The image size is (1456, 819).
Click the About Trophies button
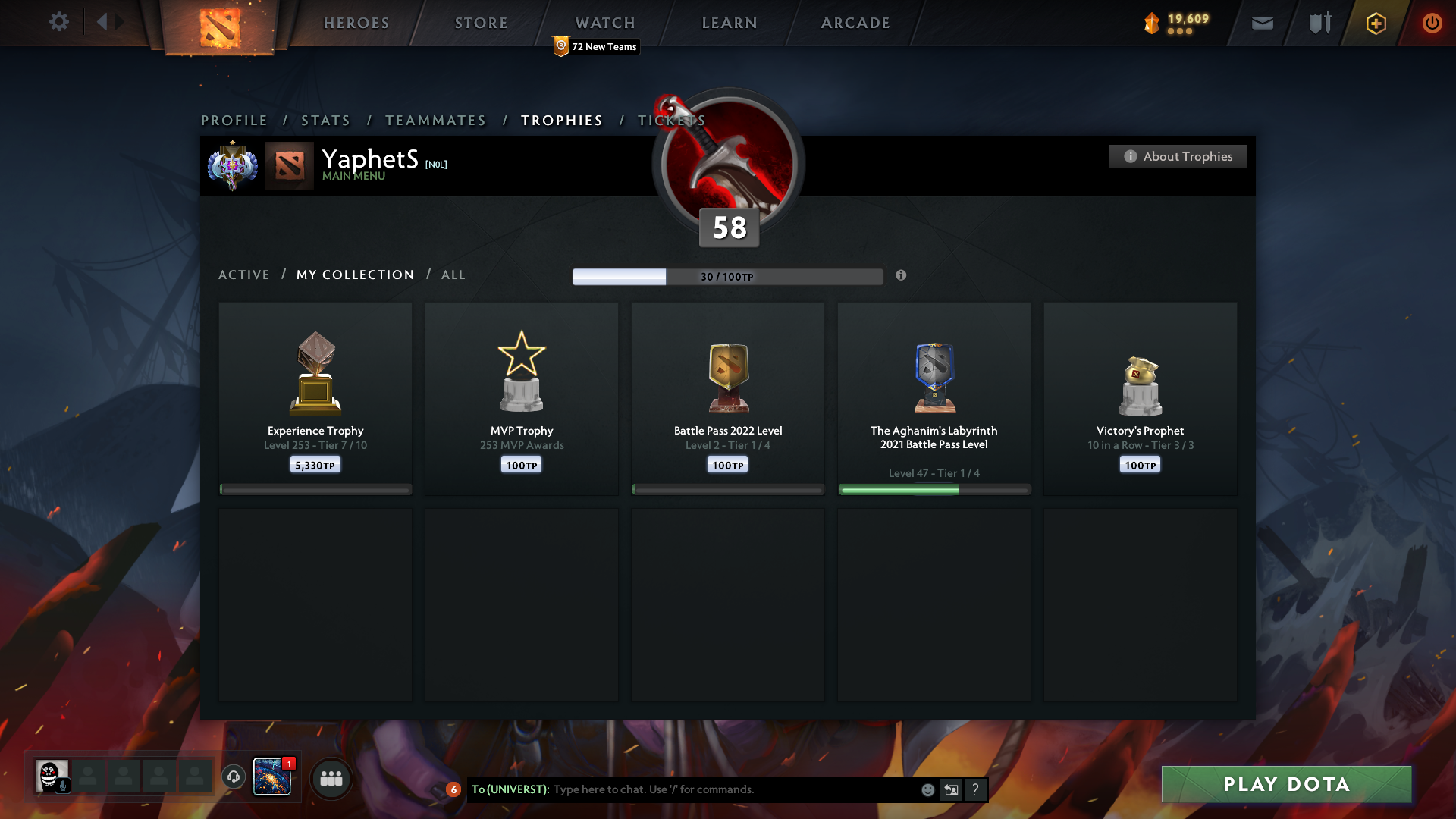pyautogui.click(x=1178, y=156)
